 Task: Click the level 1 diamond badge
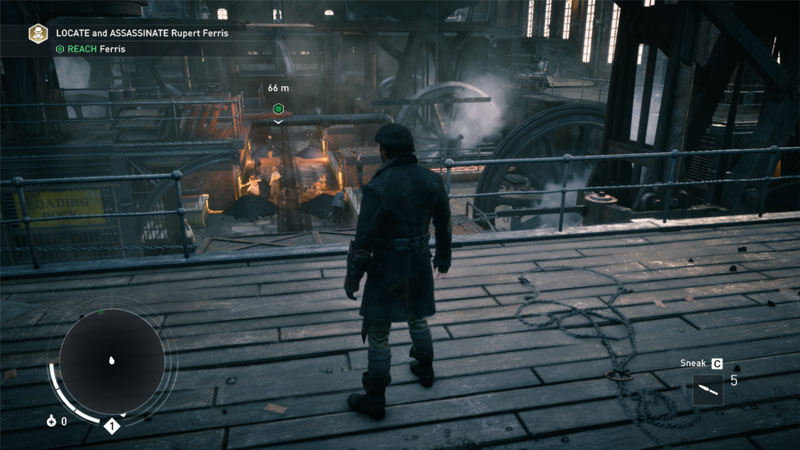tap(112, 427)
